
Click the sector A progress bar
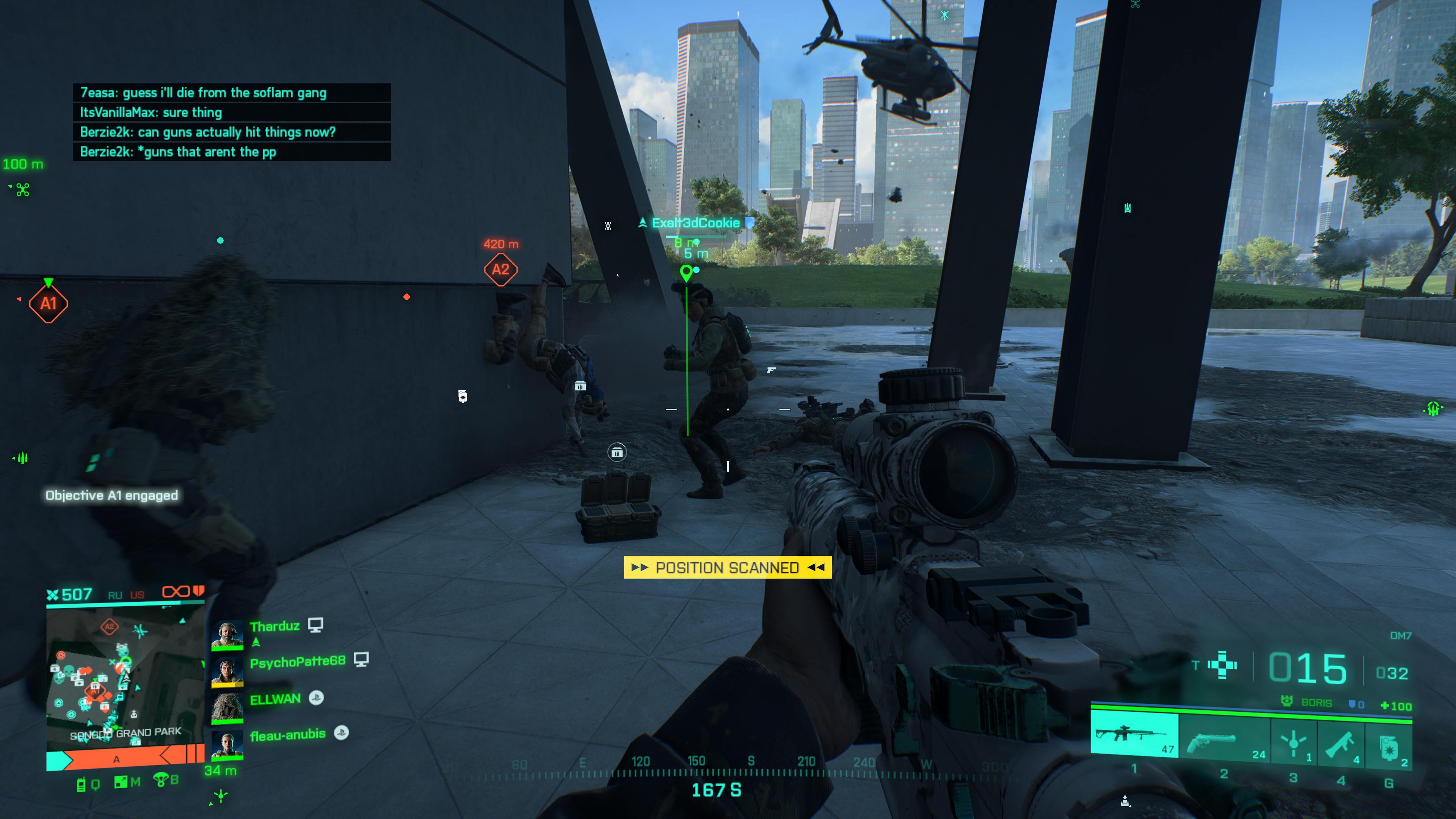tap(124, 758)
